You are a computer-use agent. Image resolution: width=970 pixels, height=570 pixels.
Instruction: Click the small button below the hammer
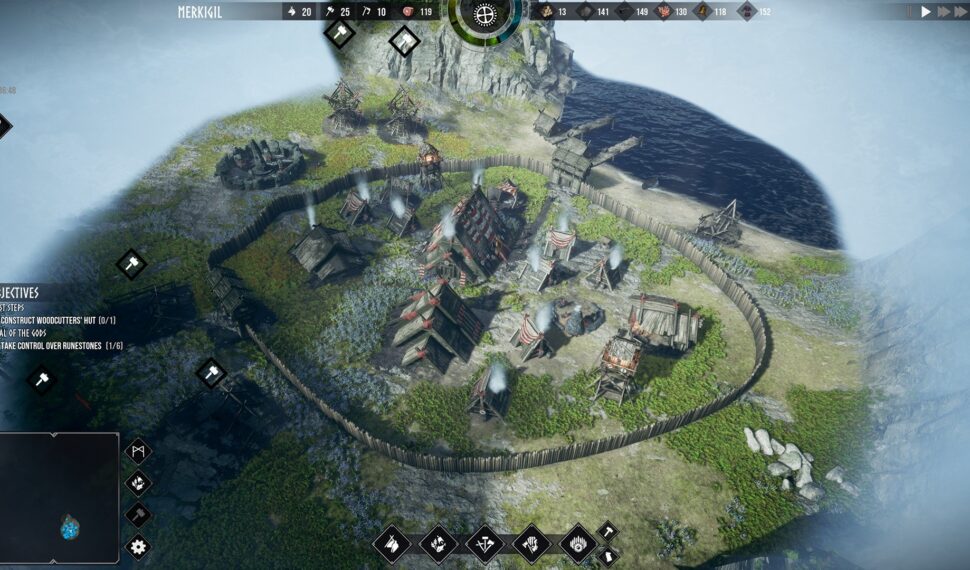click(607, 556)
